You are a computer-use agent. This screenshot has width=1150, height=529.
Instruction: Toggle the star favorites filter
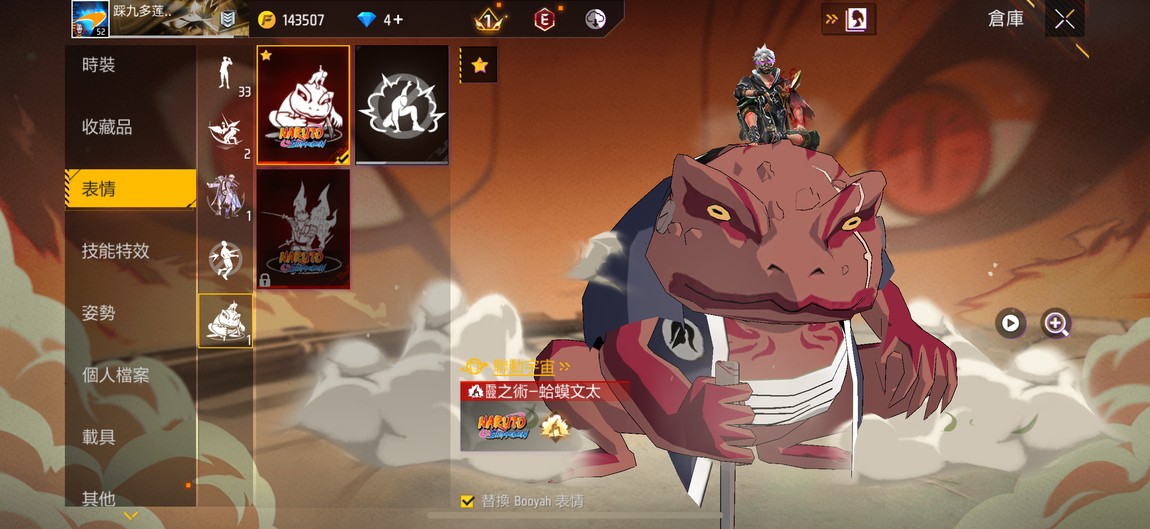click(479, 65)
